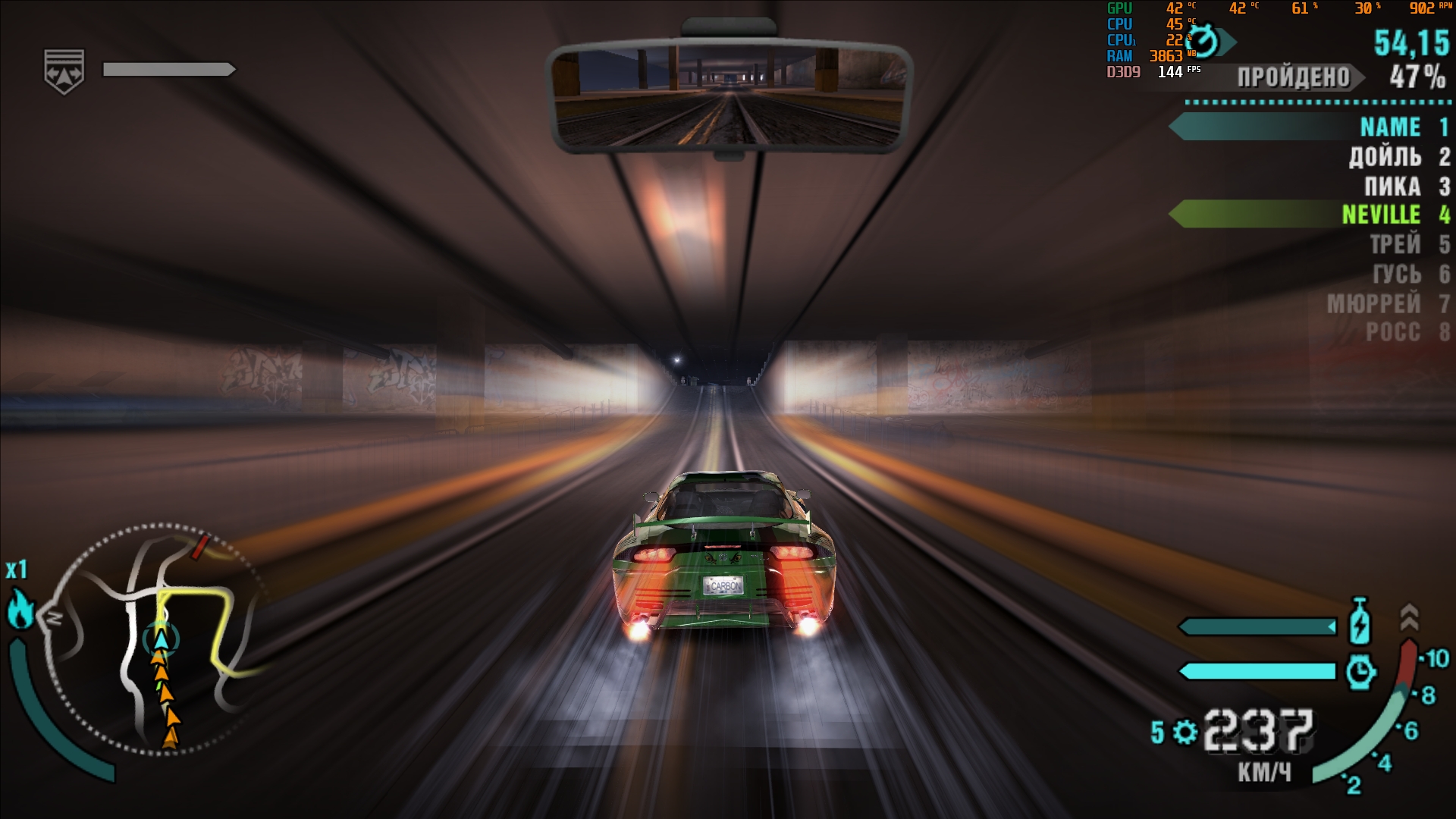1456x819 pixels.
Task: Activate the speedbreaker stopwatch icon
Action: (1360, 672)
